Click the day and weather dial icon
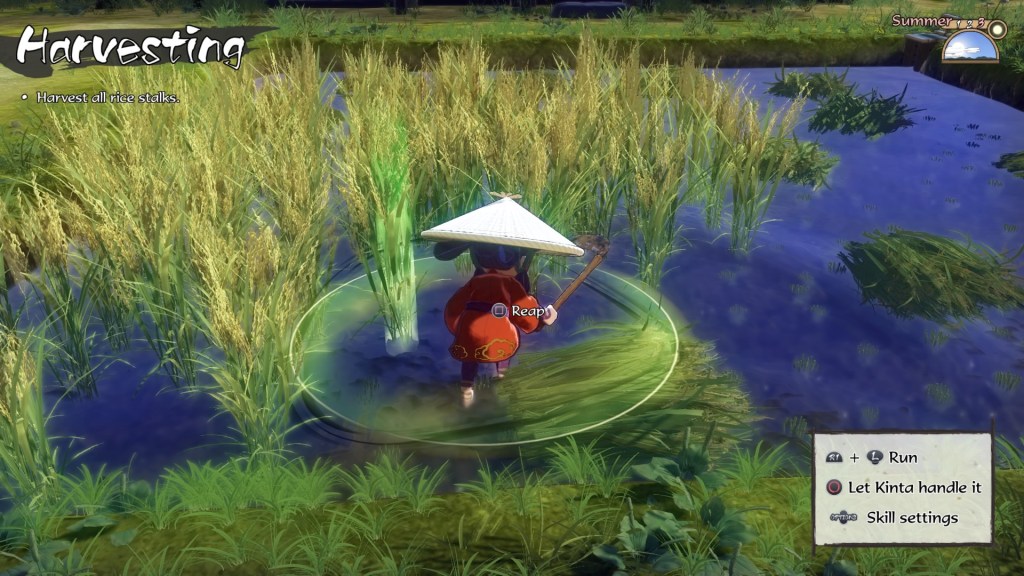1024x576 pixels. pyautogui.click(x=970, y=43)
